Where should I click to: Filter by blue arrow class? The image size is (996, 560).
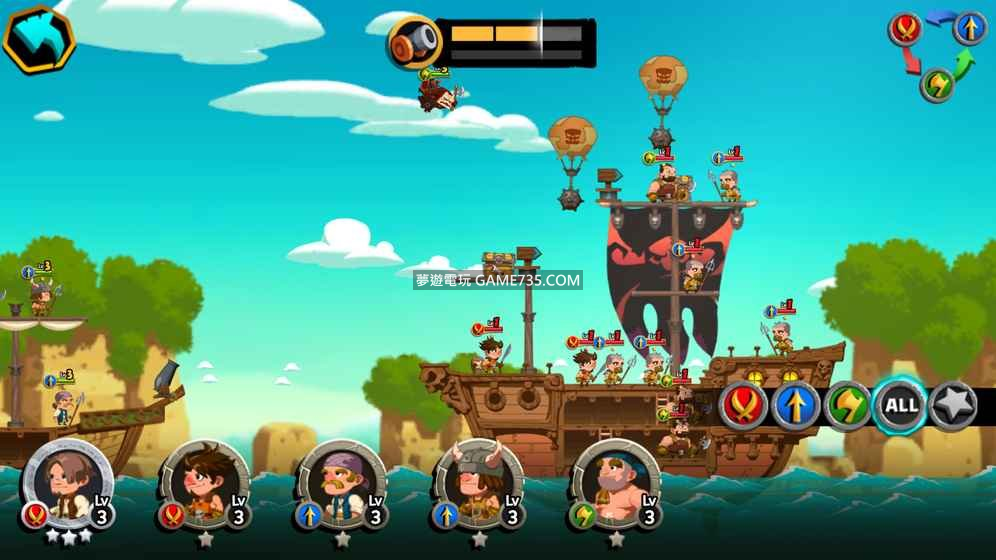796,405
